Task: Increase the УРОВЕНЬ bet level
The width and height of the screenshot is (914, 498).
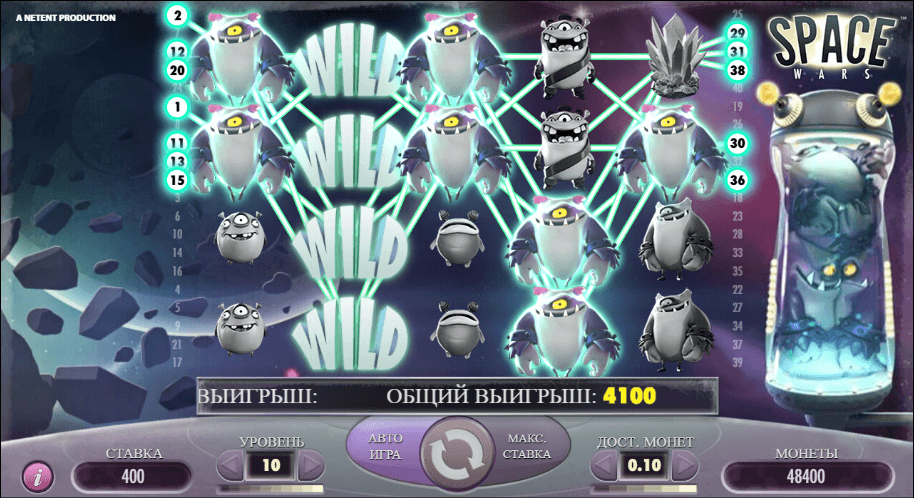Action: (x=311, y=465)
